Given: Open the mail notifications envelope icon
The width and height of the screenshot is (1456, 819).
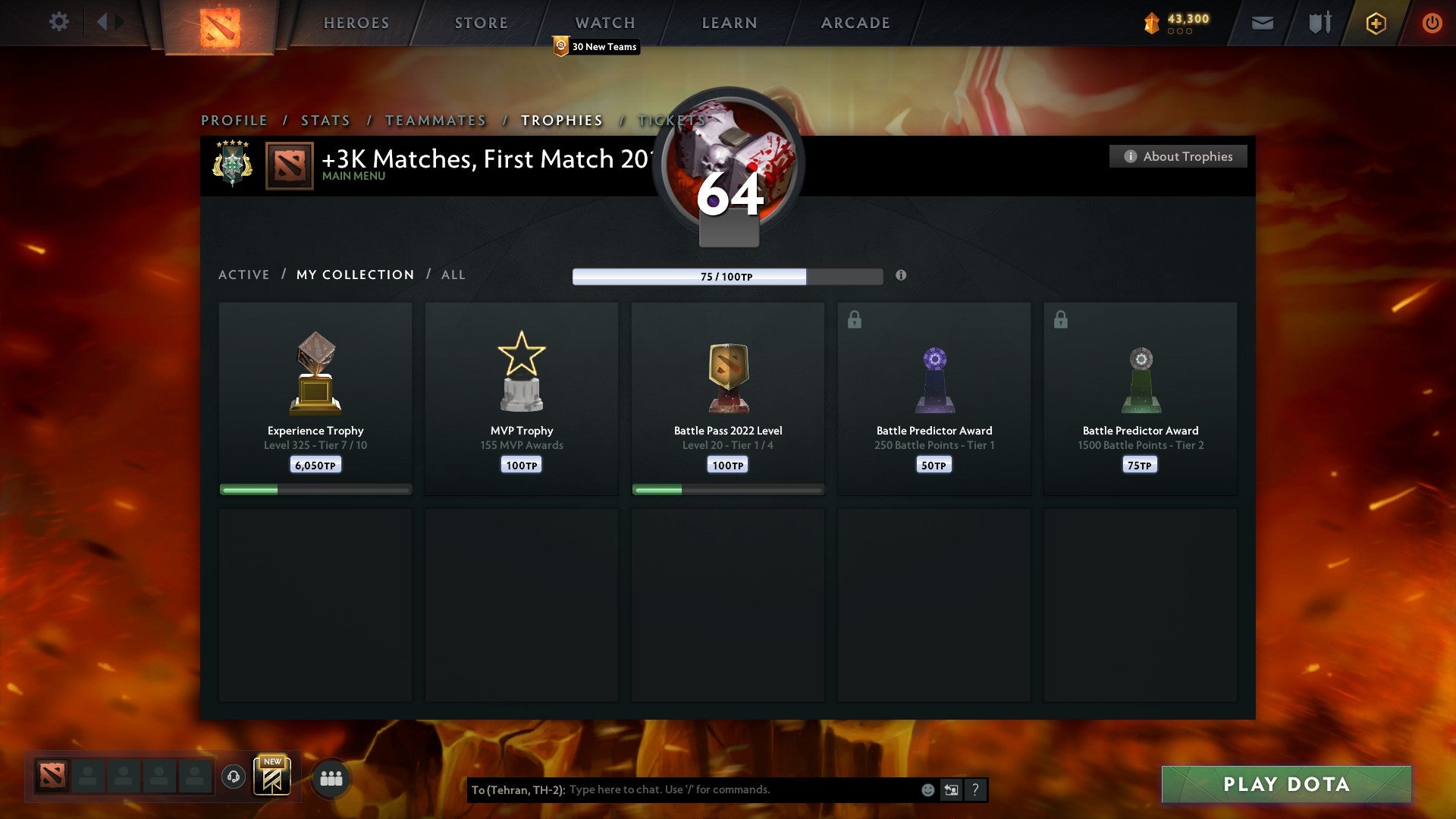Looking at the screenshot, I should 1262,23.
